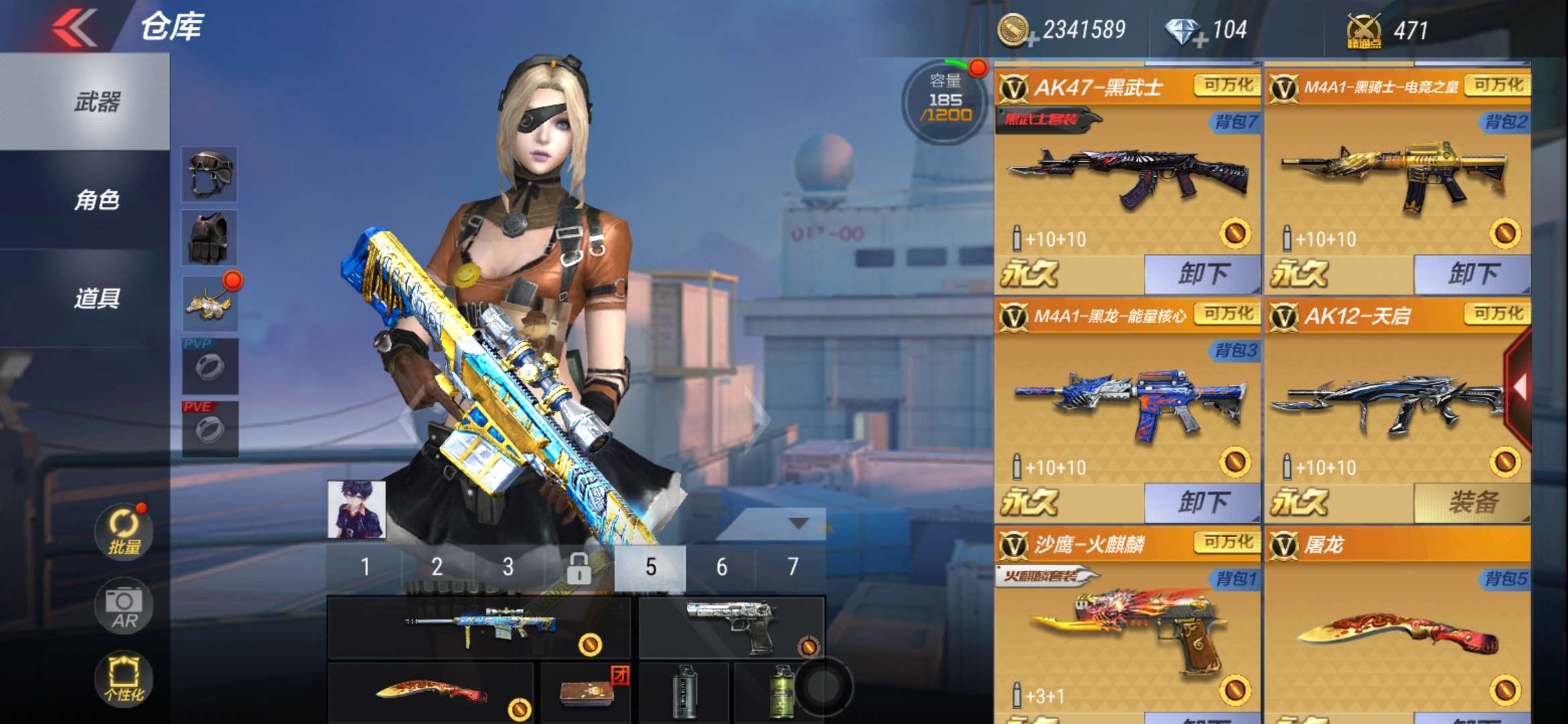
Task: Open the 角色 character tab
Action: (96, 200)
